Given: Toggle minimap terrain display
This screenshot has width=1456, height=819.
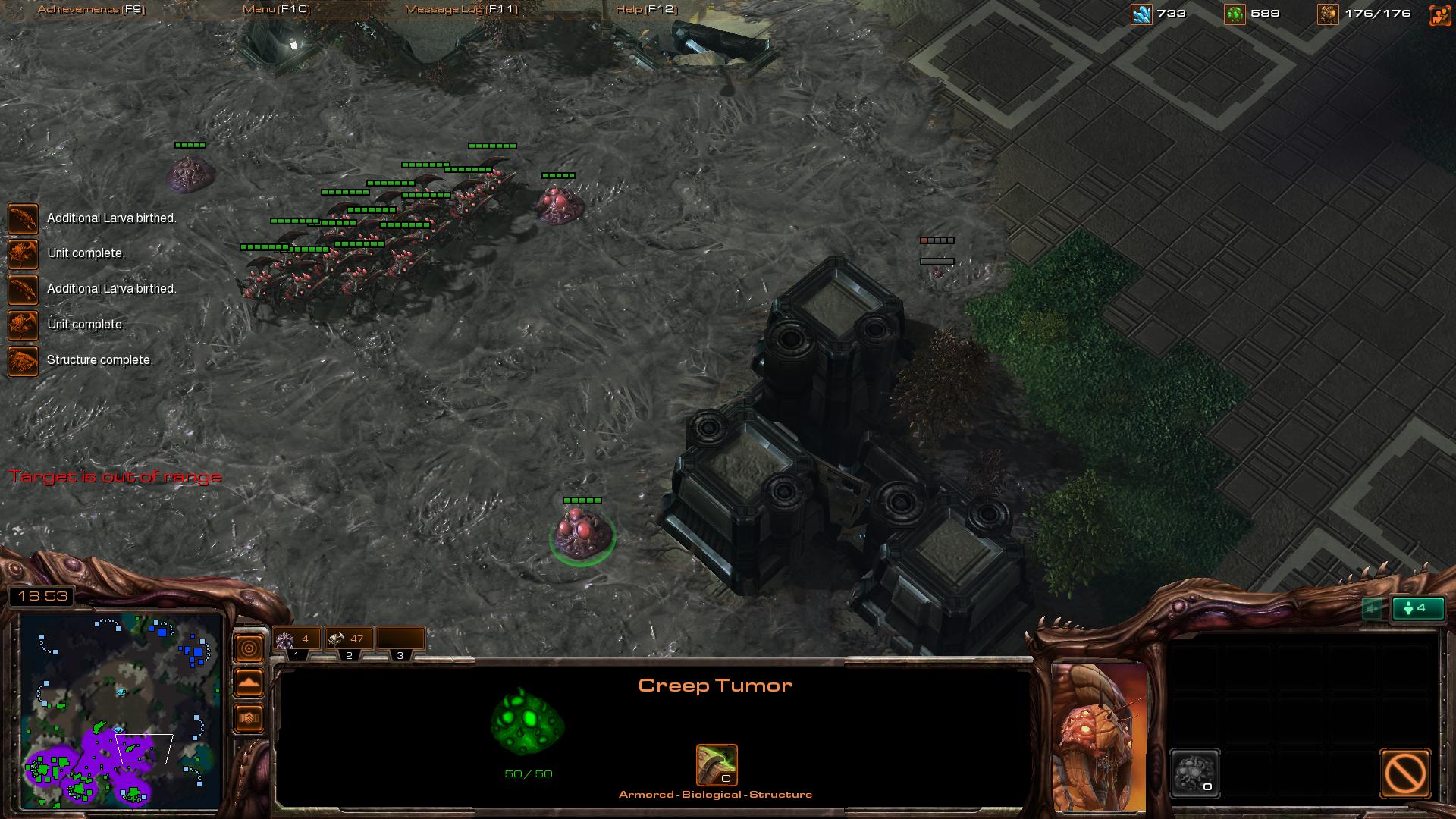Looking at the screenshot, I should [x=249, y=683].
